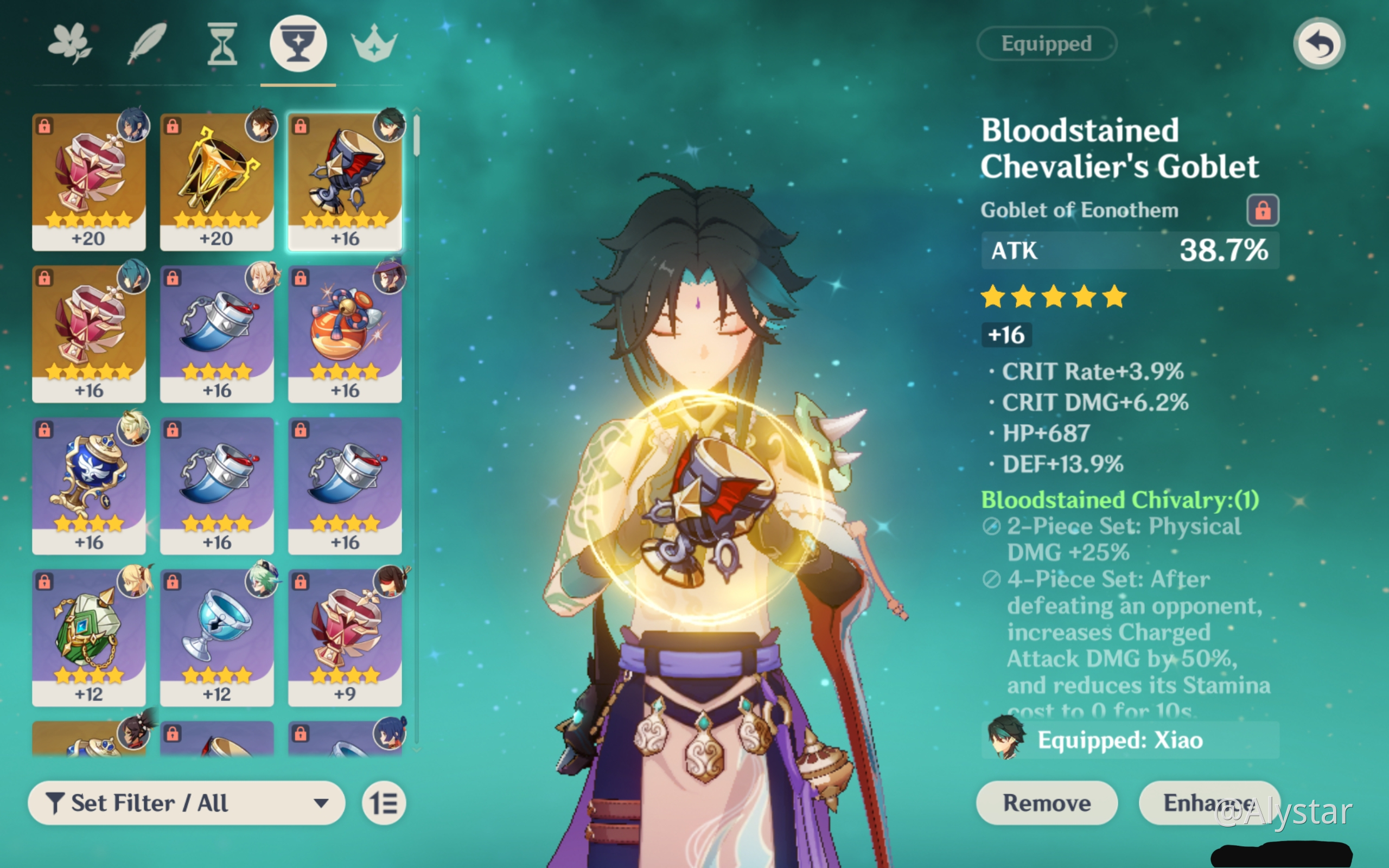Select the hourglass sands tab
The height and width of the screenshot is (868, 1389).
[x=222, y=43]
